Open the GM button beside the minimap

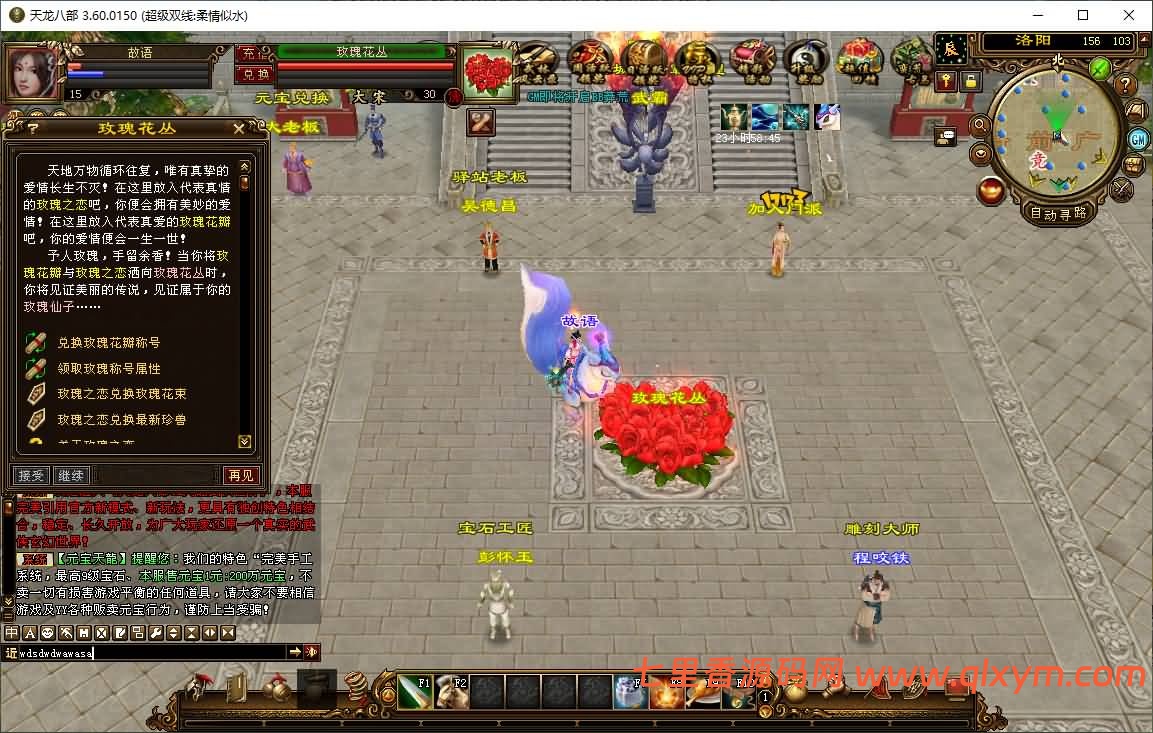click(1138, 139)
